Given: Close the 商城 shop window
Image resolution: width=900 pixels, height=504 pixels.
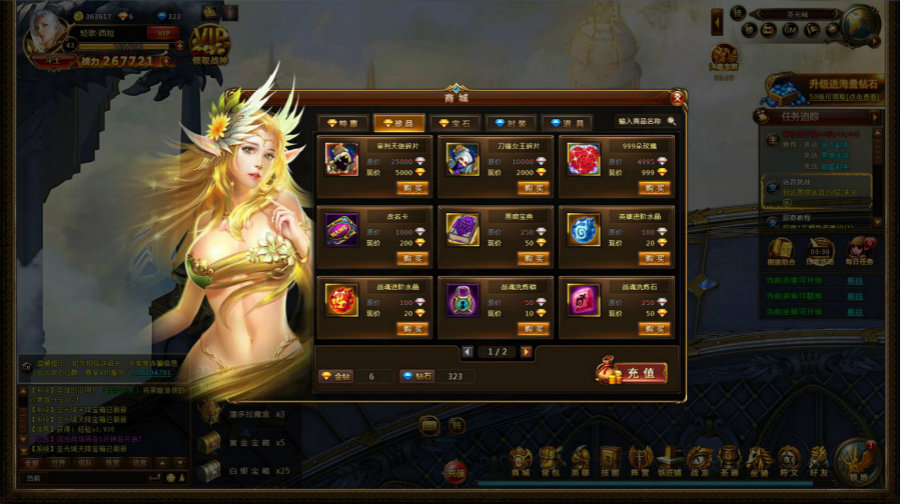Looking at the screenshot, I should click(x=678, y=97).
